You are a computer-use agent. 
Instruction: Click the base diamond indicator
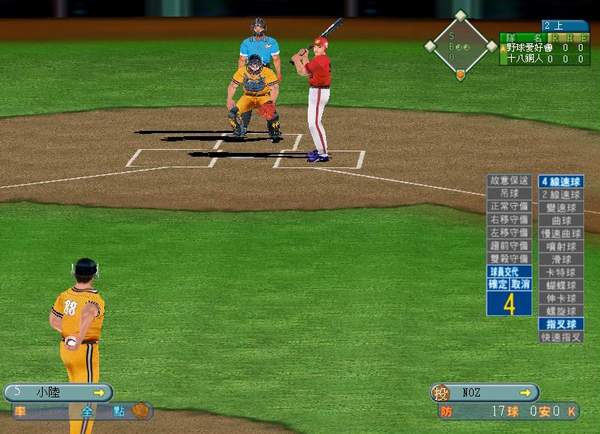460,45
